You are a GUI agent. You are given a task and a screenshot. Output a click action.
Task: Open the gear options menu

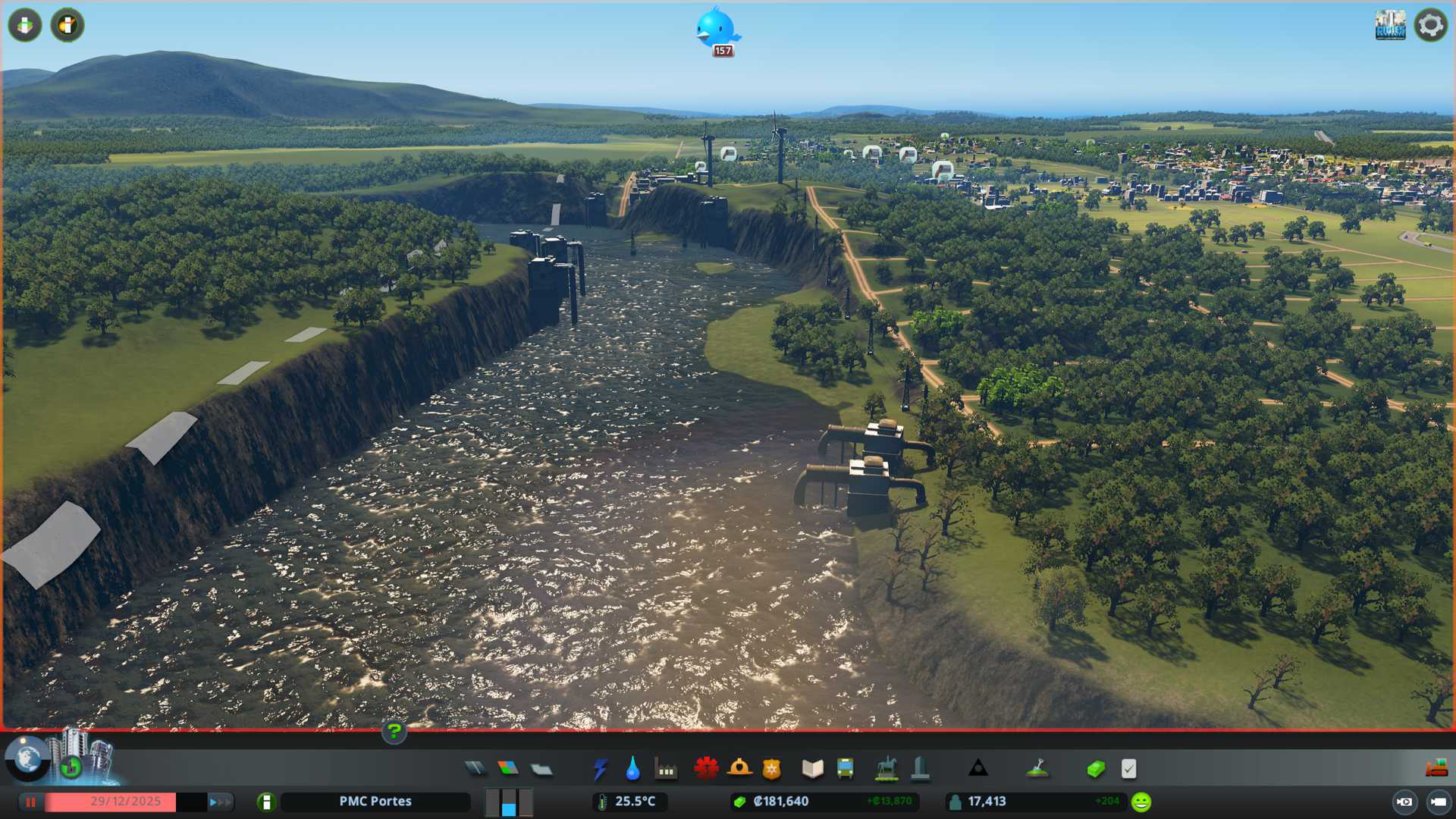click(x=1430, y=25)
